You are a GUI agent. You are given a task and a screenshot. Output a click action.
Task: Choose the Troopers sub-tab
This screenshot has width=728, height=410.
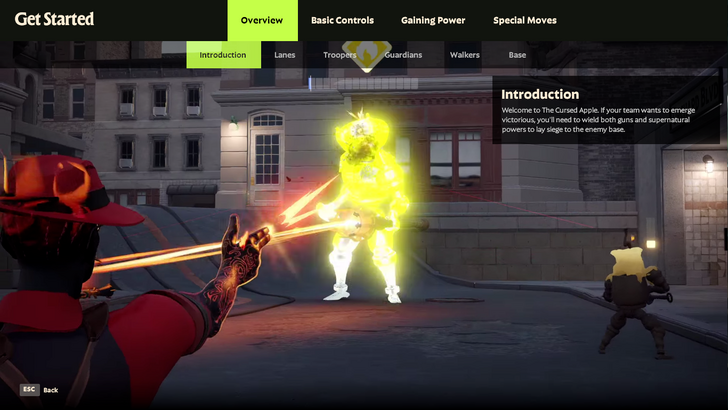340,55
